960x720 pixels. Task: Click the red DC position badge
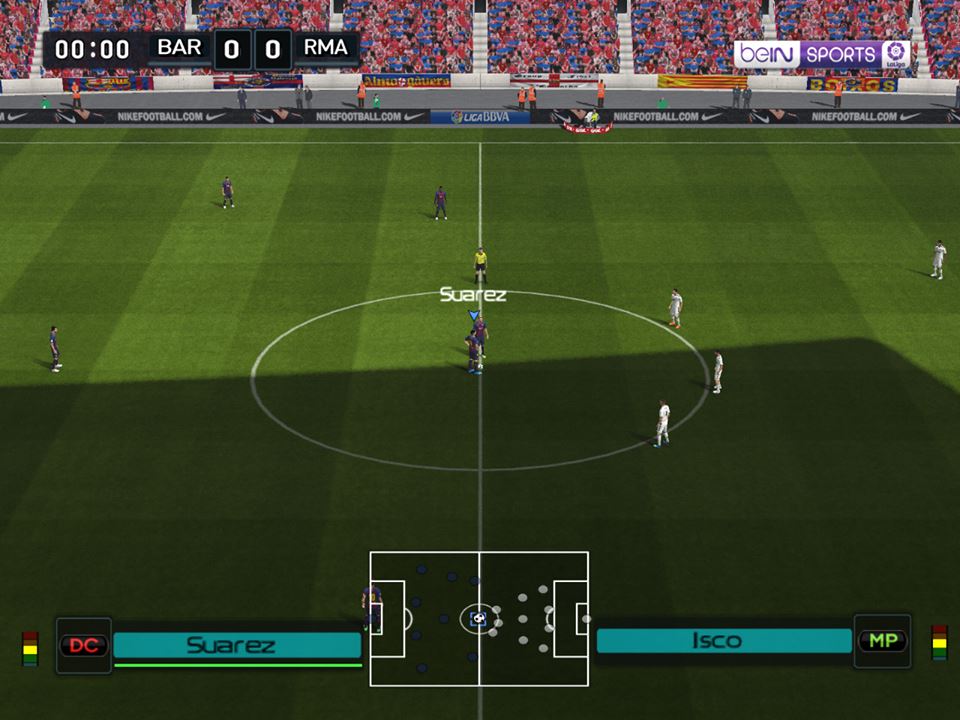tap(84, 645)
